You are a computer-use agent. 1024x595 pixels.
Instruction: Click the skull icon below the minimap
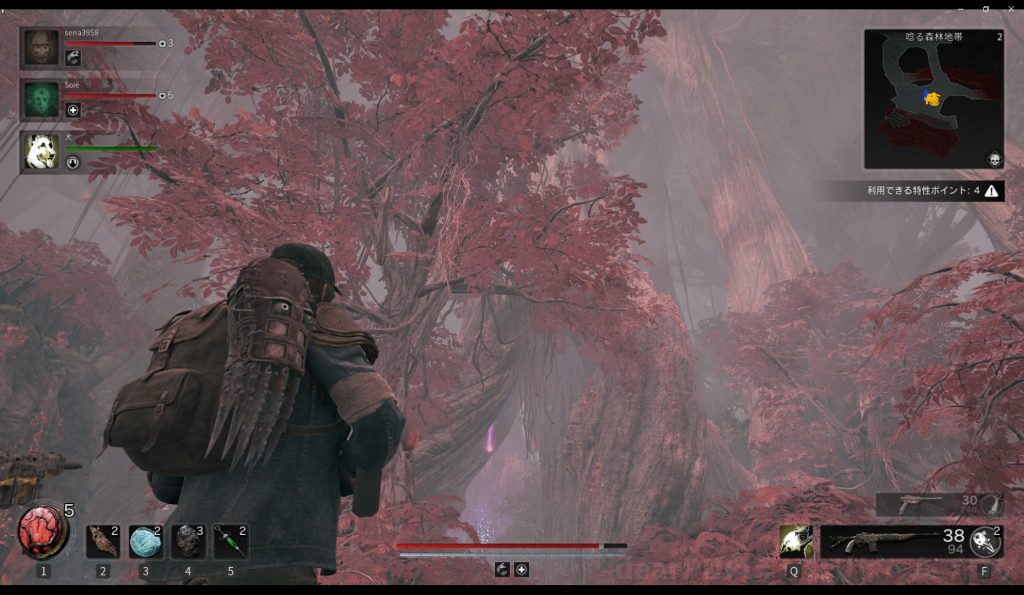click(x=994, y=160)
